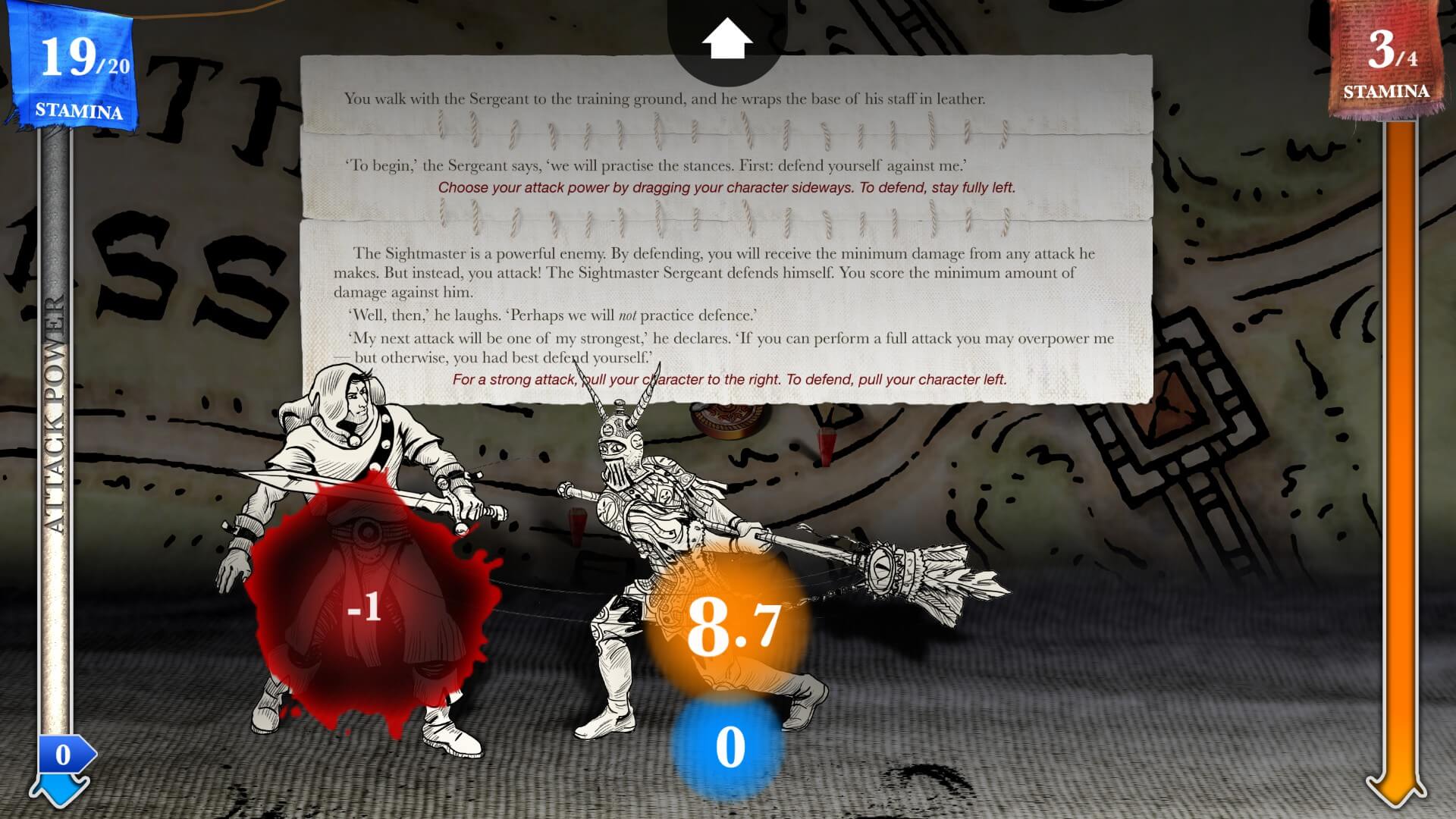Click the blue 0 defense orb
Viewport: 1456px width, 819px height.
pos(730,747)
